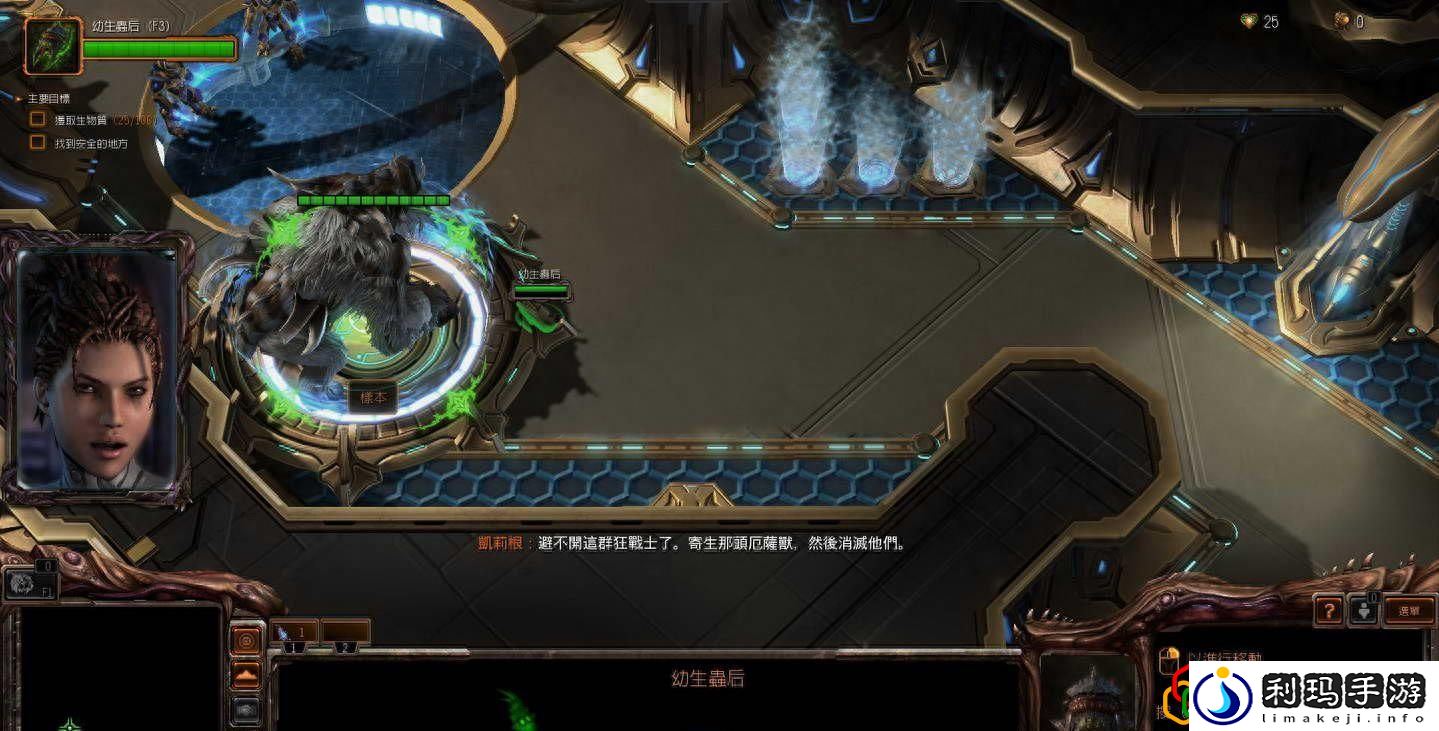Collapse the 主要目標 objectives list
This screenshot has height=731, width=1439.
[x=16, y=98]
